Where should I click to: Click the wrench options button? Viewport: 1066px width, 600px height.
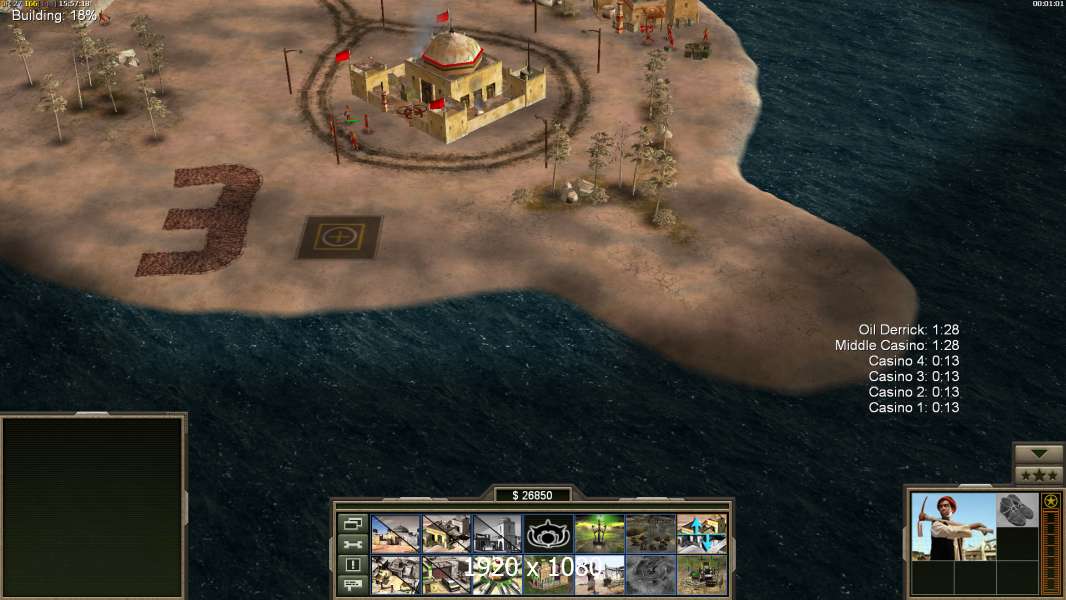[352, 544]
